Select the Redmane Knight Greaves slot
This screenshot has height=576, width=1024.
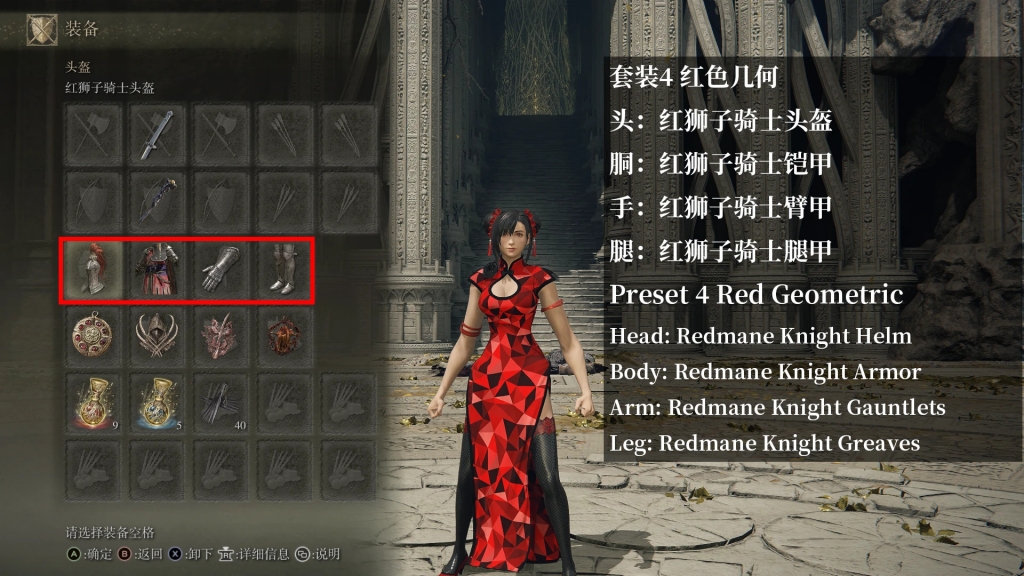284,270
